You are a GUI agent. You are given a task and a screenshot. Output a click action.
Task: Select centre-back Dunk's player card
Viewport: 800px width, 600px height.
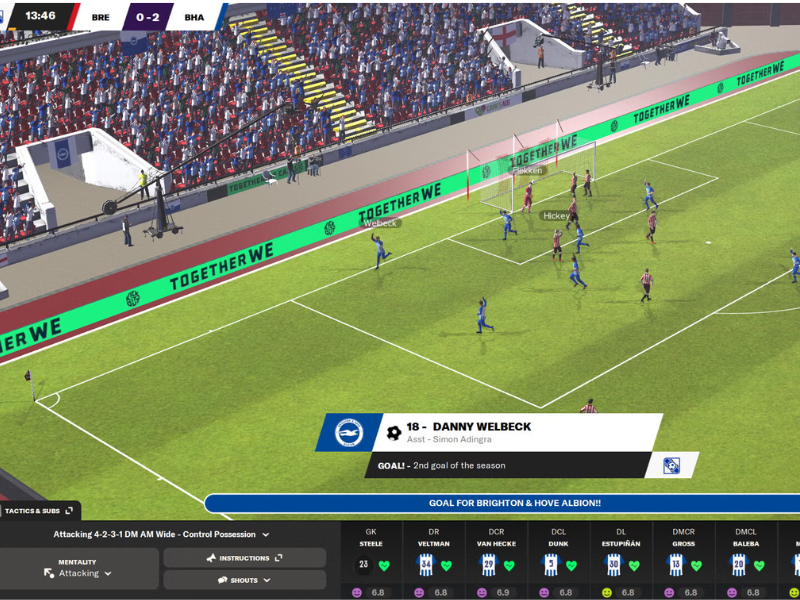click(x=559, y=561)
